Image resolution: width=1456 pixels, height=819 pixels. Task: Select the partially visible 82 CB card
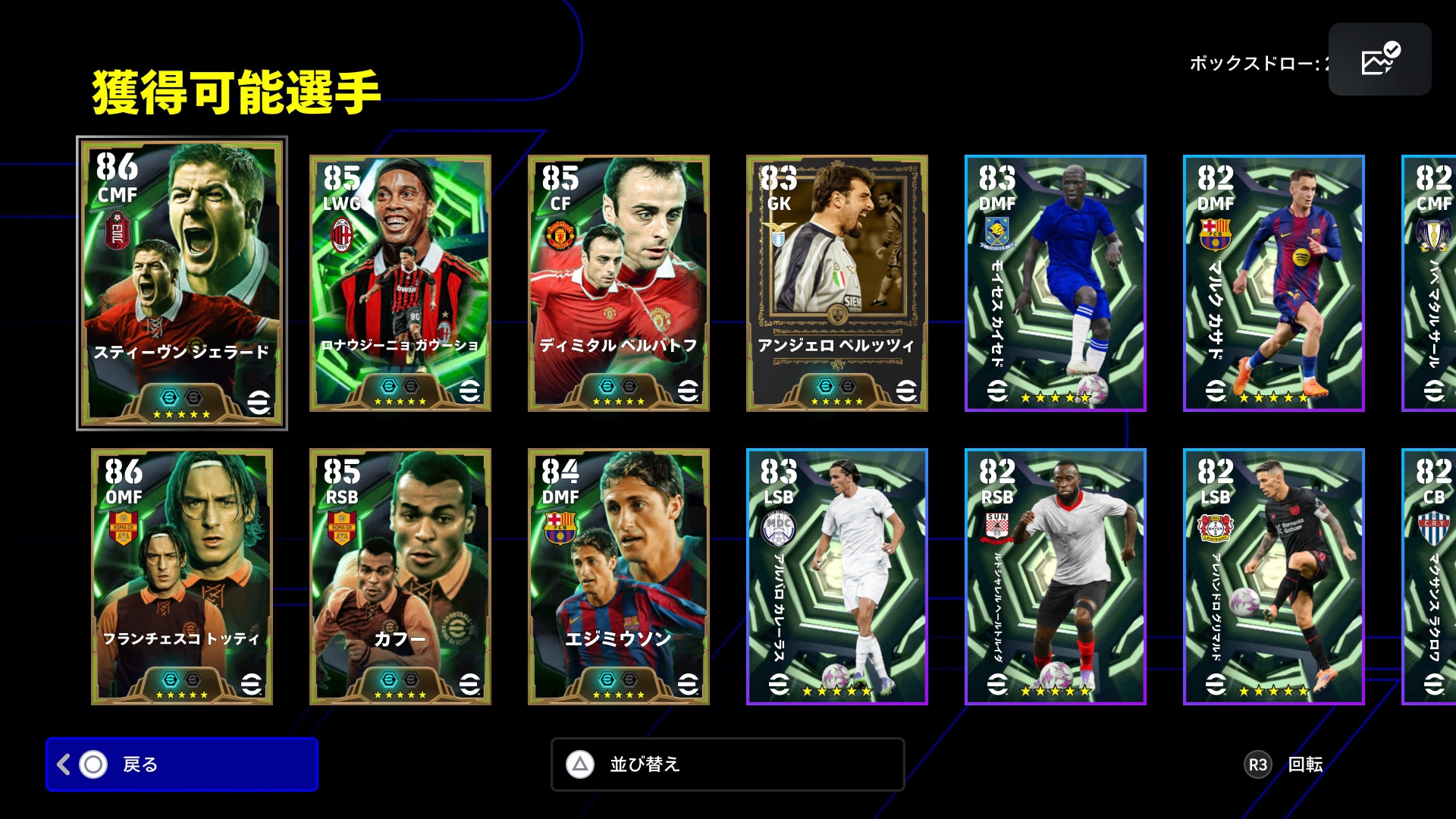[1430, 576]
